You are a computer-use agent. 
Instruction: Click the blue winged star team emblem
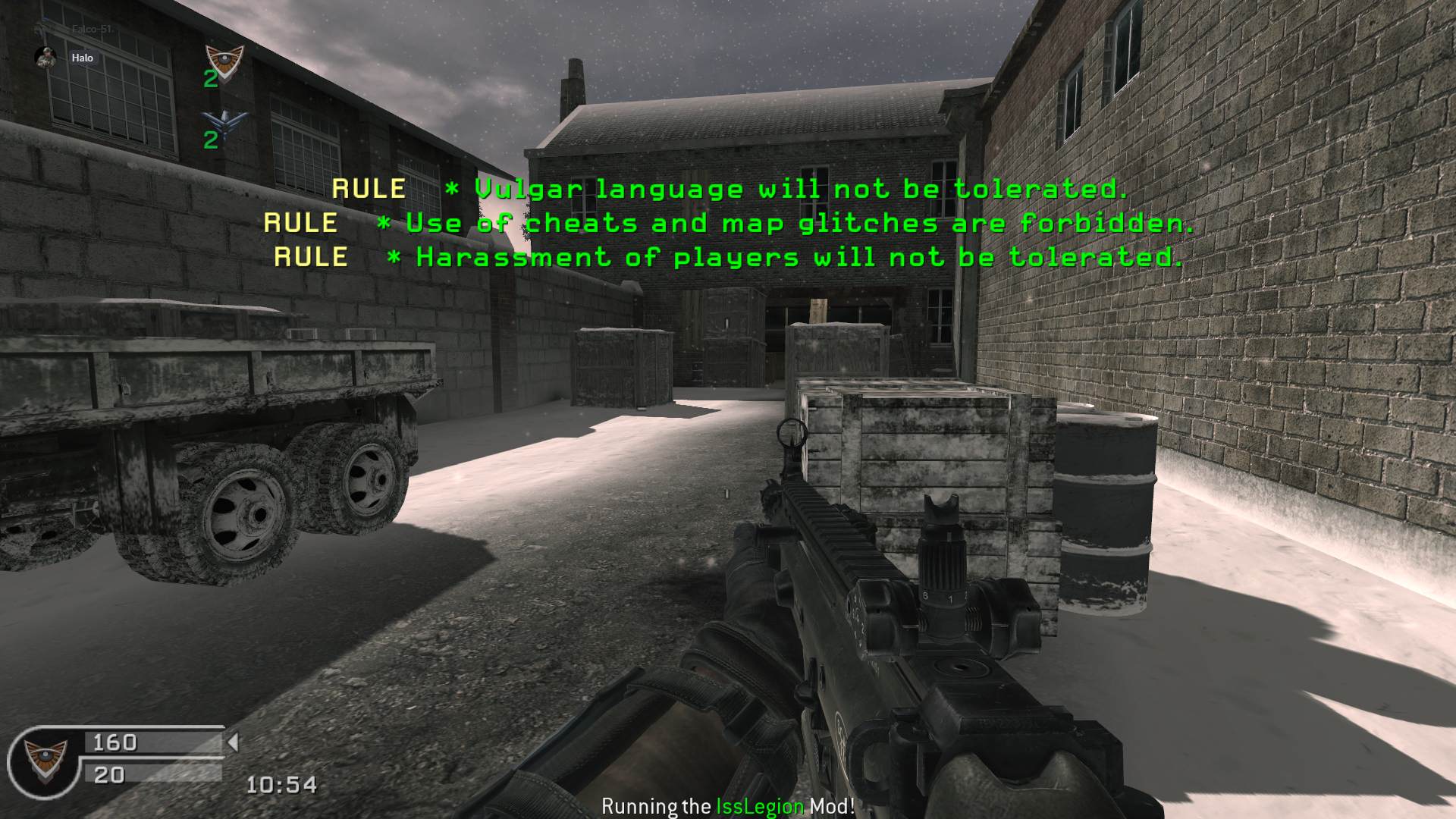224,121
